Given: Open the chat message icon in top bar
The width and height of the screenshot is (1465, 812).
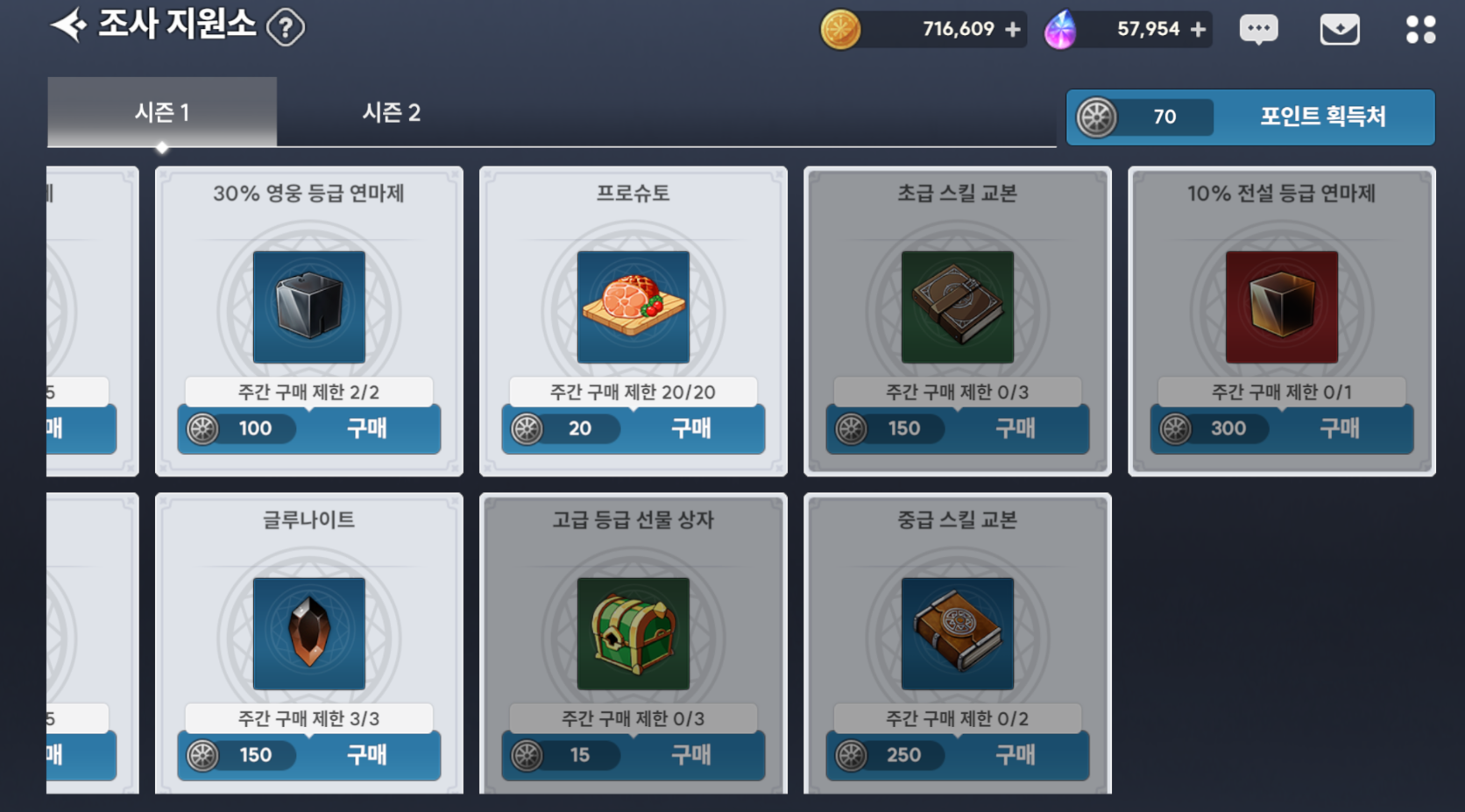Looking at the screenshot, I should pos(1259,28).
